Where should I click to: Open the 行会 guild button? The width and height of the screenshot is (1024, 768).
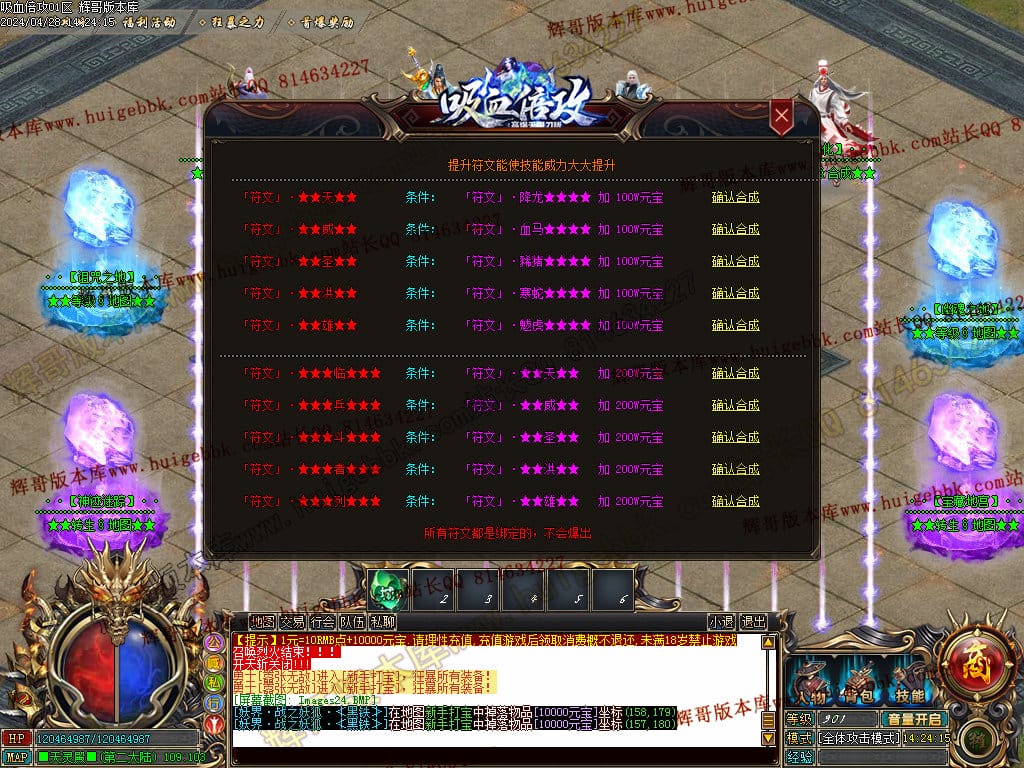[x=322, y=621]
